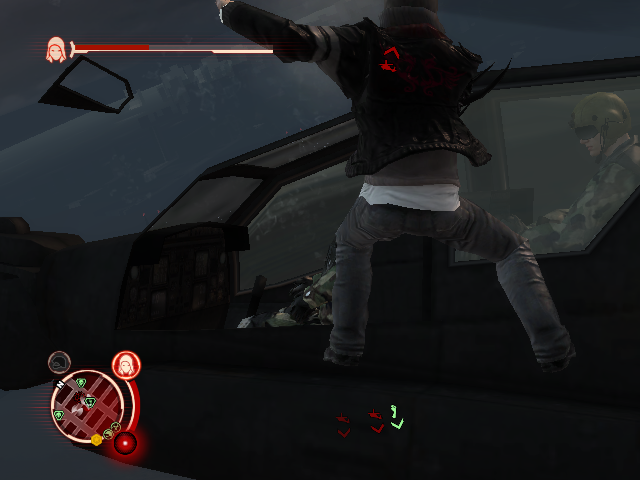Click the yellow hexagon marker on the minimap rim
The image size is (640, 480).
click(x=97, y=439)
